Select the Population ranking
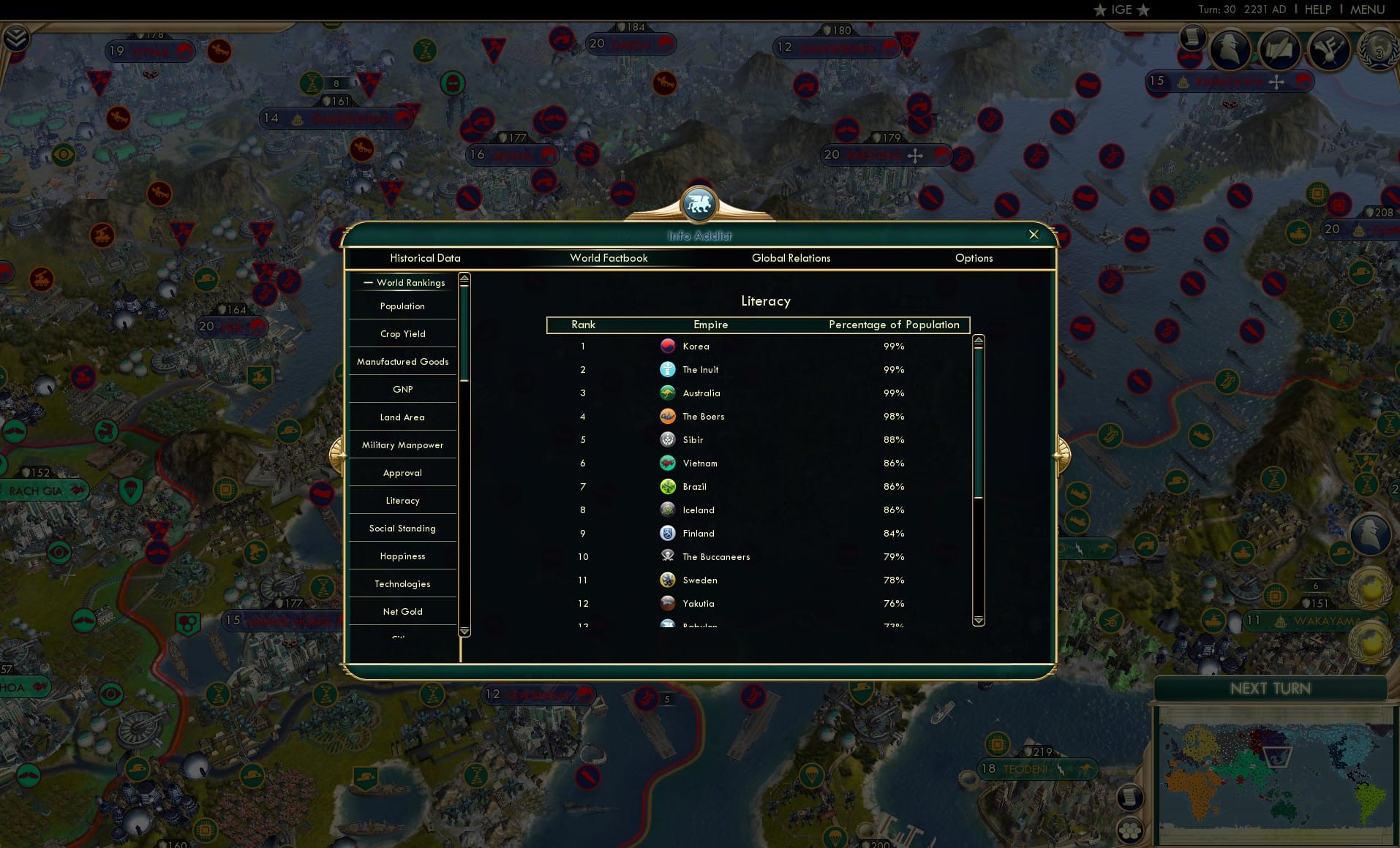 [402, 306]
